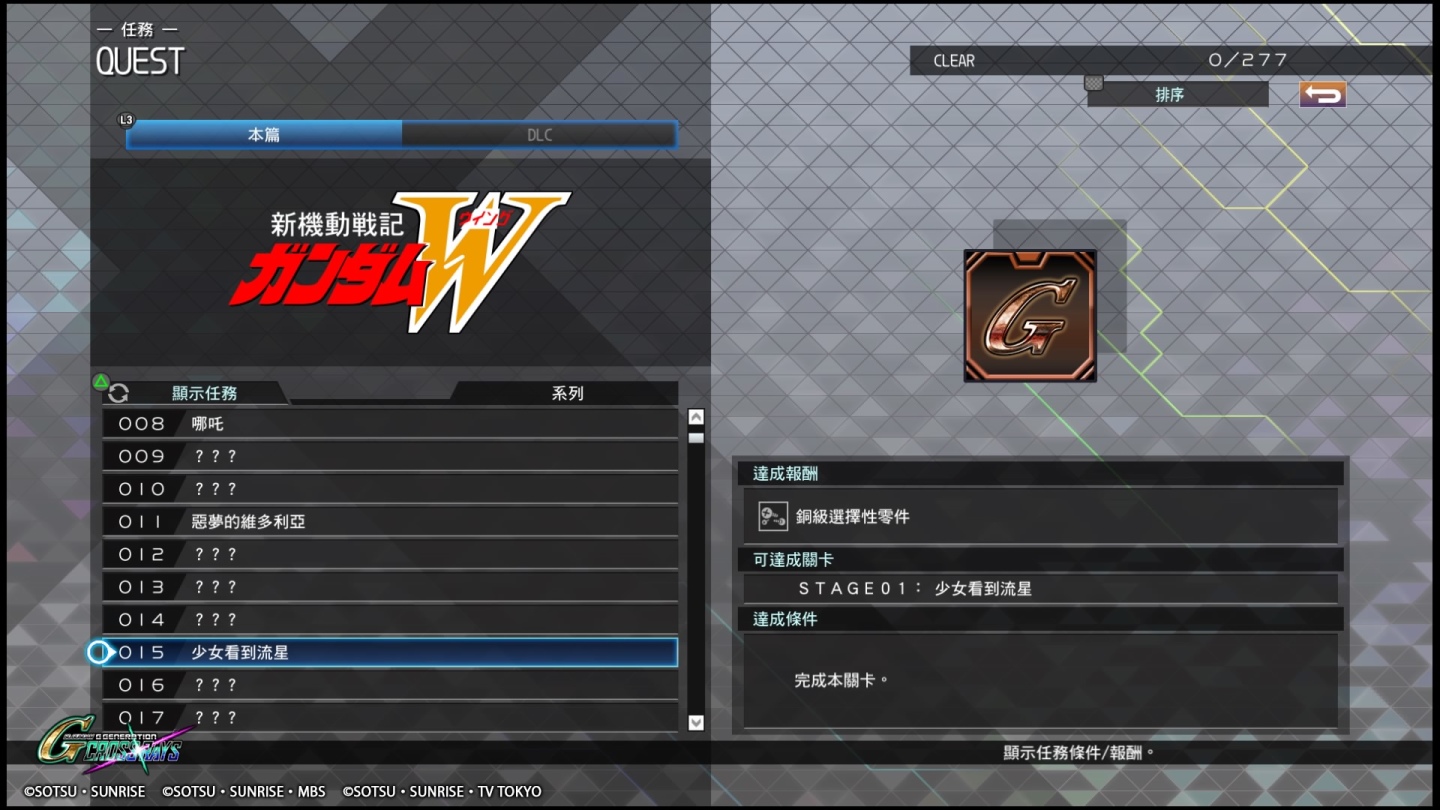Click the green triangle button icon
Screen dimensions: 1440x810
click(100, 381)
